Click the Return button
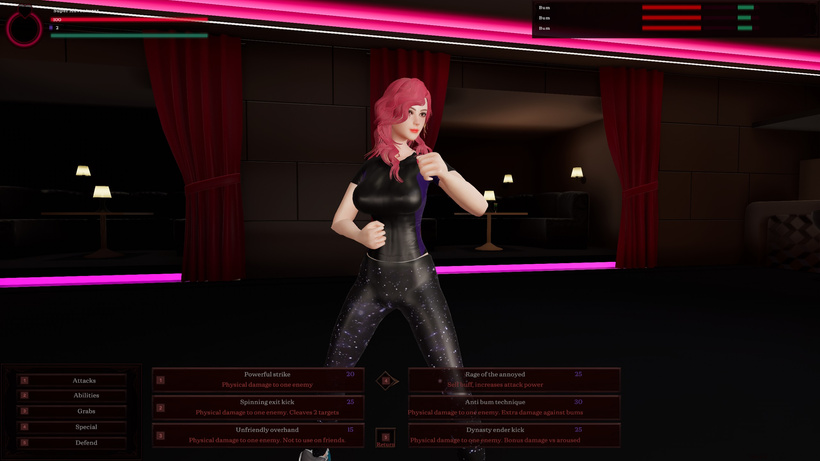 [386, 439]
